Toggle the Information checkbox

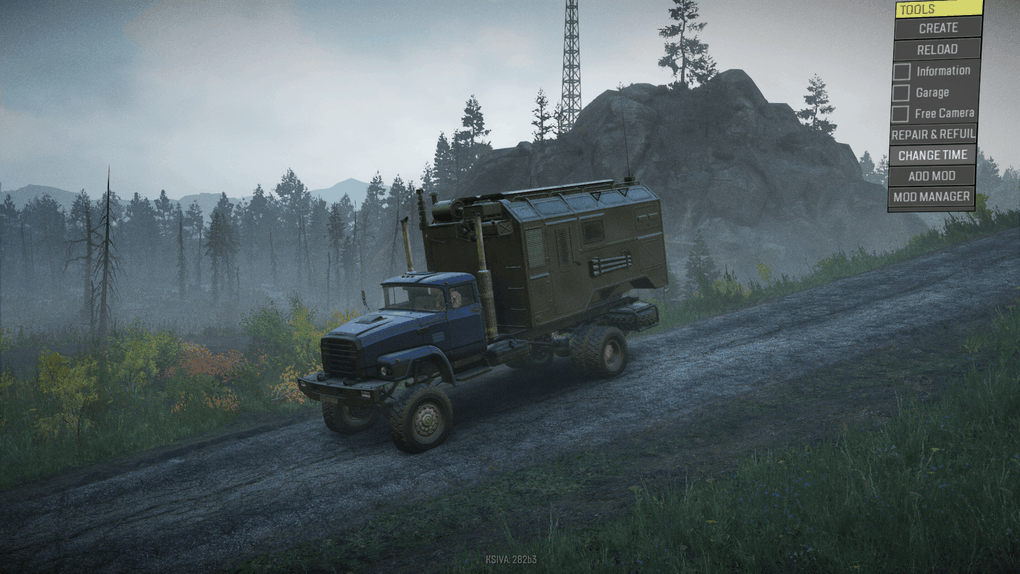pos(902,72)
